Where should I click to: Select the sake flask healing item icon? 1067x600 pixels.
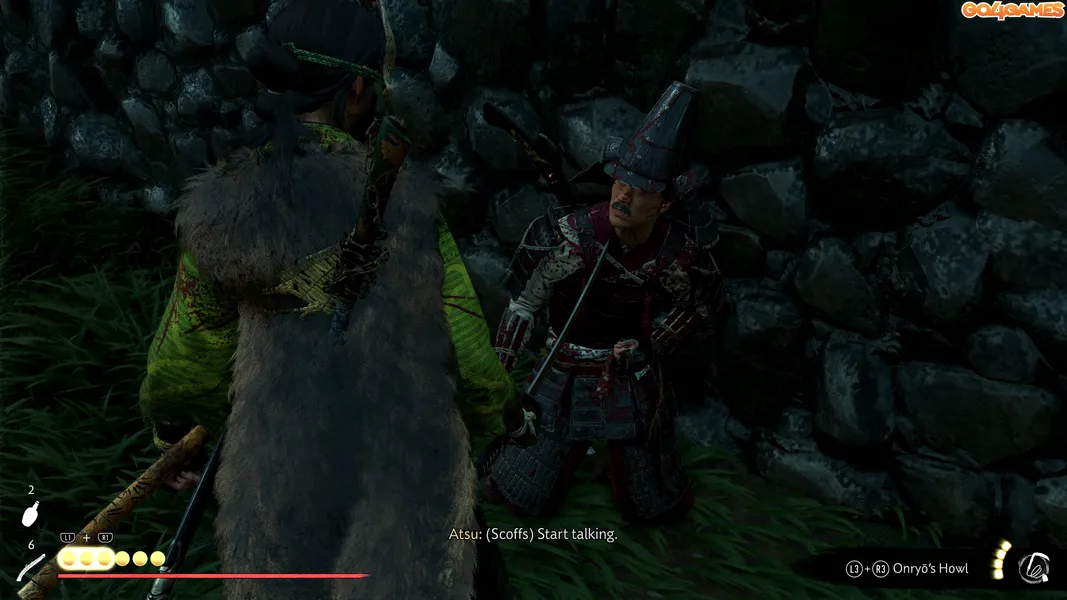[31, 515]
